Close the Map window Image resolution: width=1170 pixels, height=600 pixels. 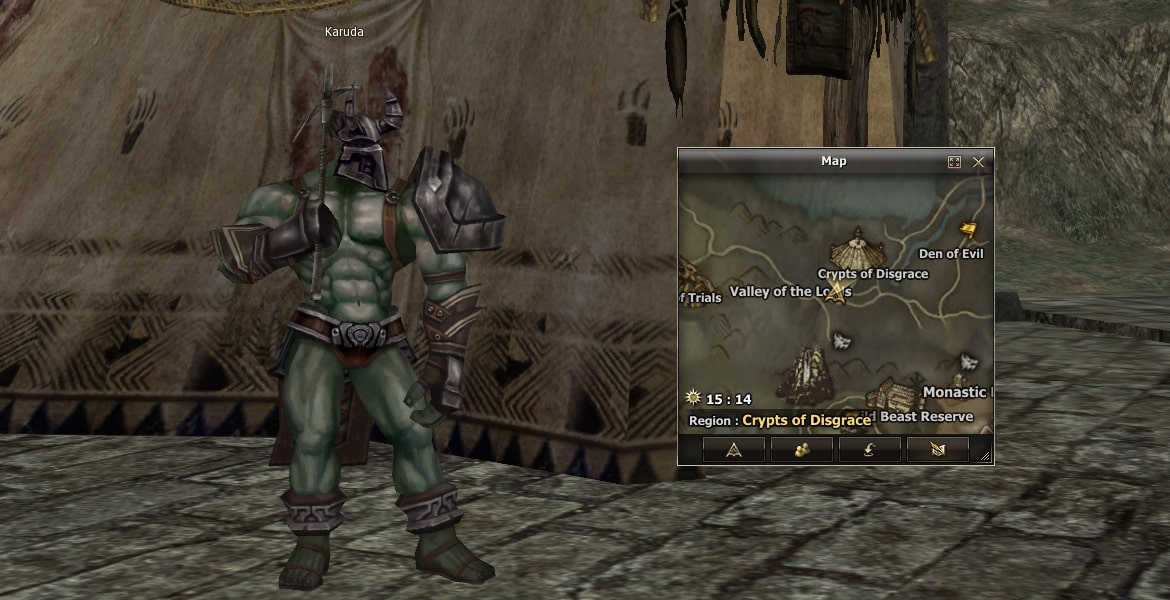tap(978, 161)
